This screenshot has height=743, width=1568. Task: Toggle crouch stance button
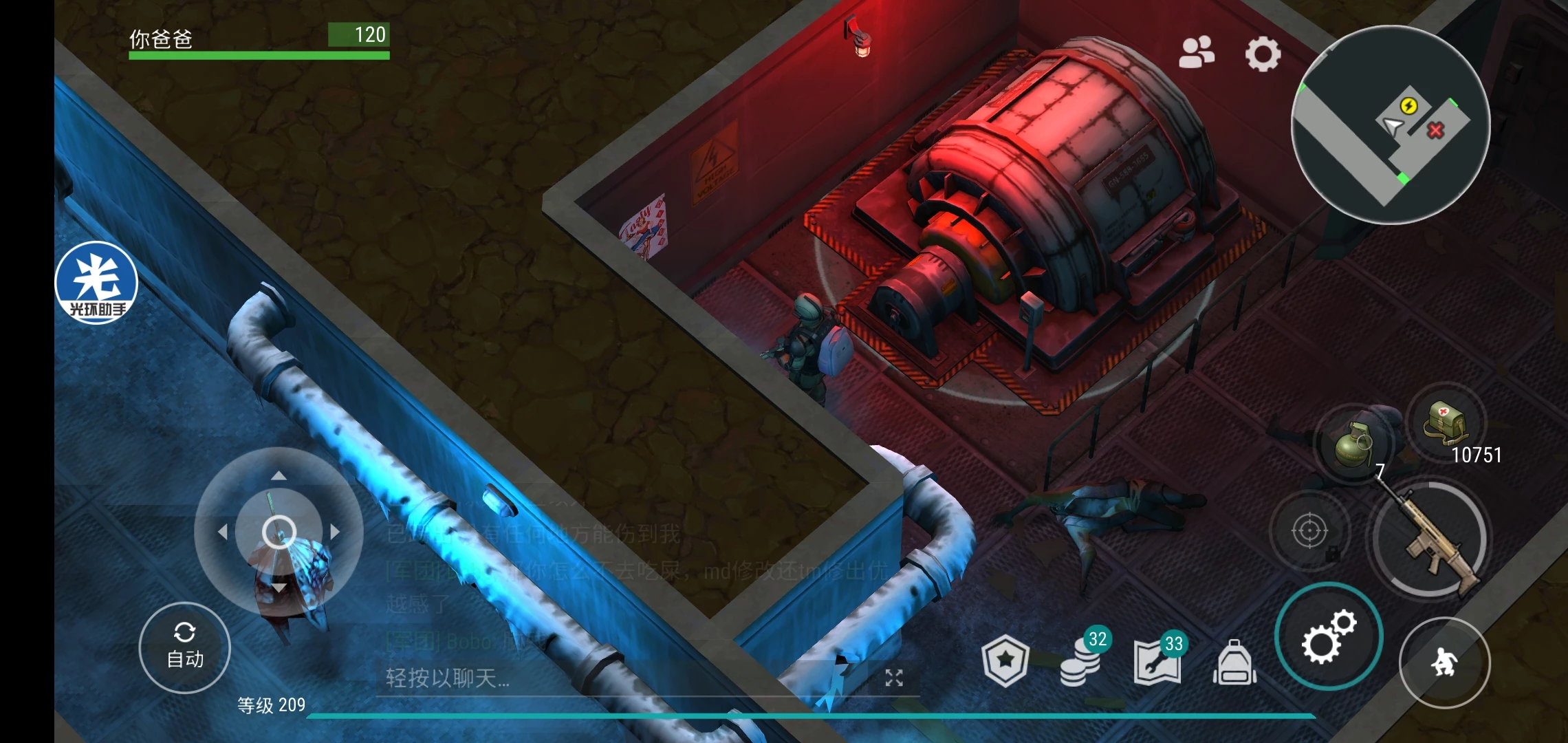pos(1444,663)
